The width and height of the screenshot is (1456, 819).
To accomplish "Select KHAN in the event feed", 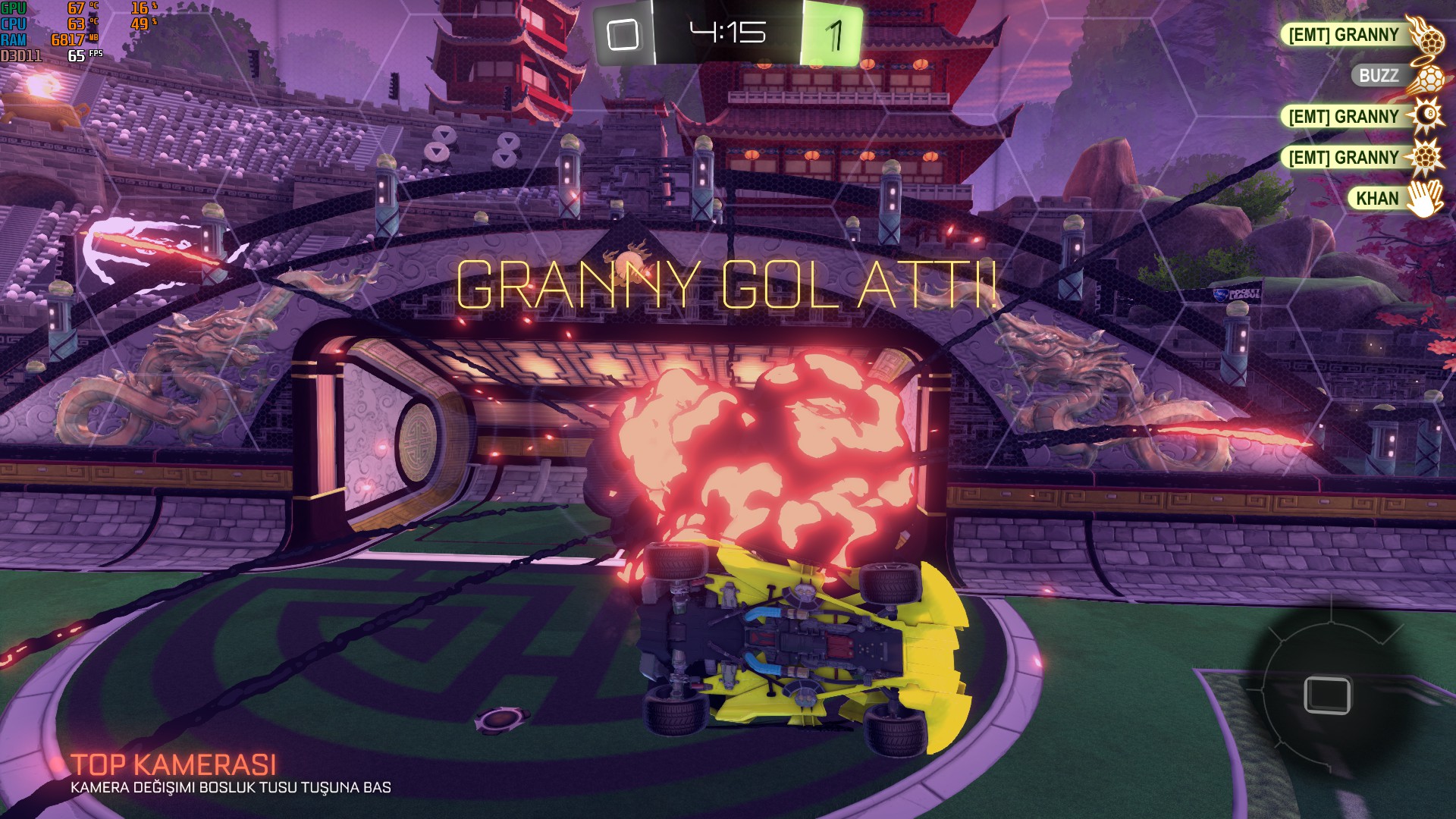I will tap(1376, 199).
